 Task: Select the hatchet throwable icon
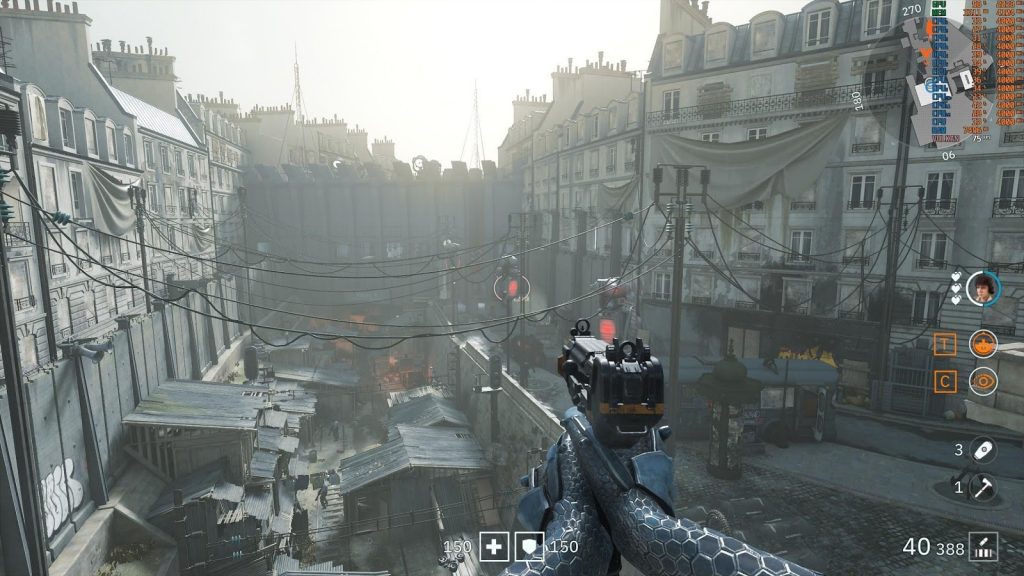tap(983, 487)
